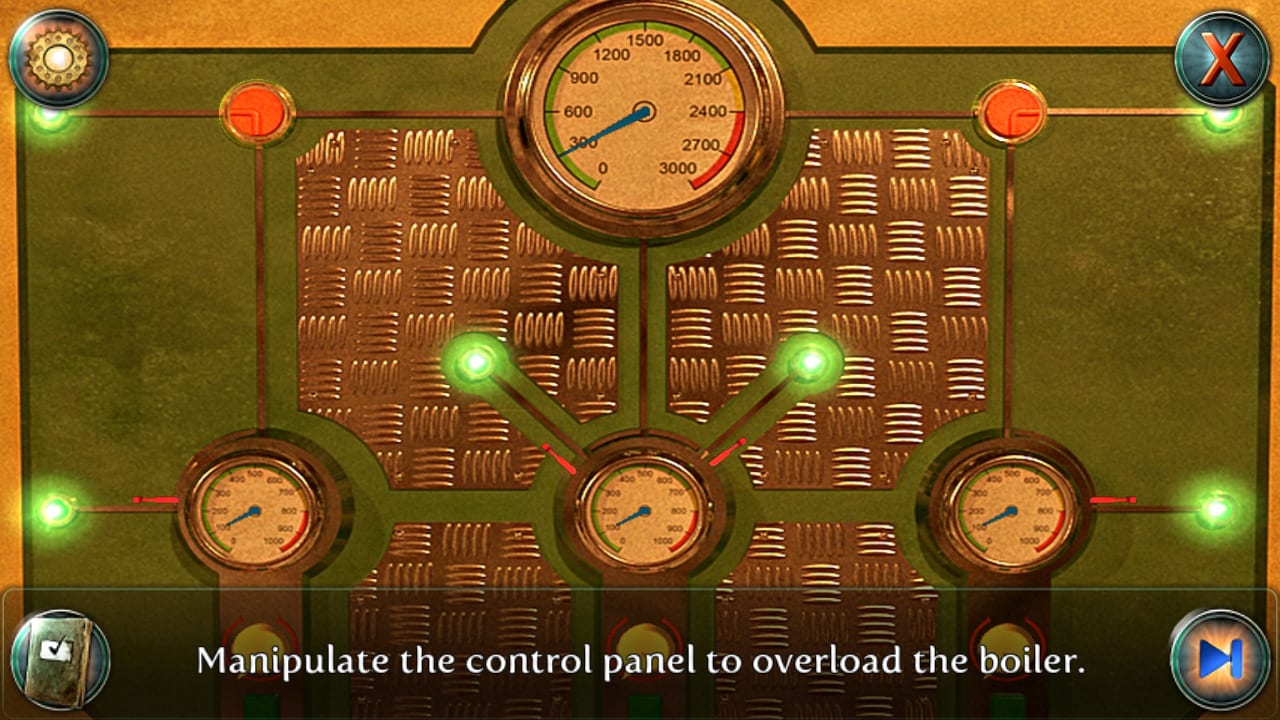Image resolution: width=1280 pixels, height=720 pixels.
Task: Open the task journal
Action: tap(60, 659)
